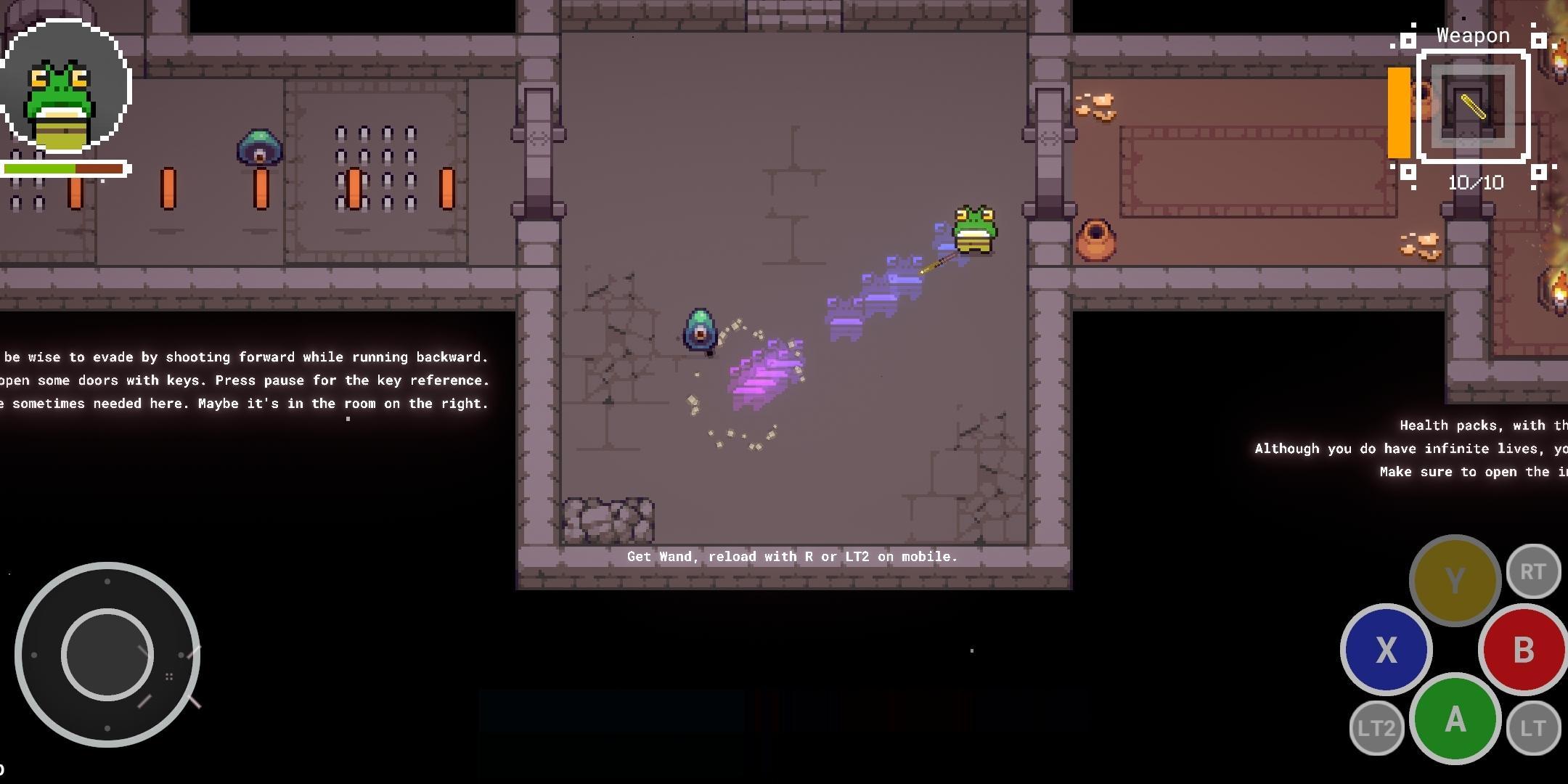Image resolution: width=1568 pixels, height=784 pixels.
Task: Select the Weapon label text
Action: [1472, 35]
